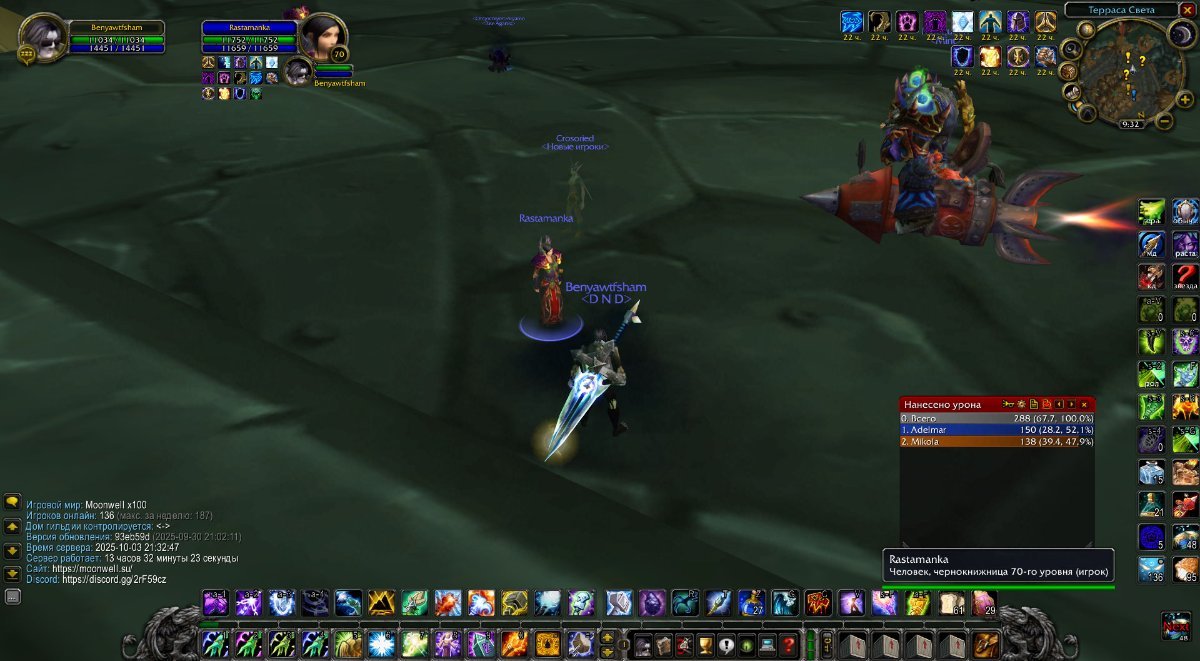Screen dimensions: 1200x661
Task: Use the bread item with 61 charges
Action: tap(950, 603)
